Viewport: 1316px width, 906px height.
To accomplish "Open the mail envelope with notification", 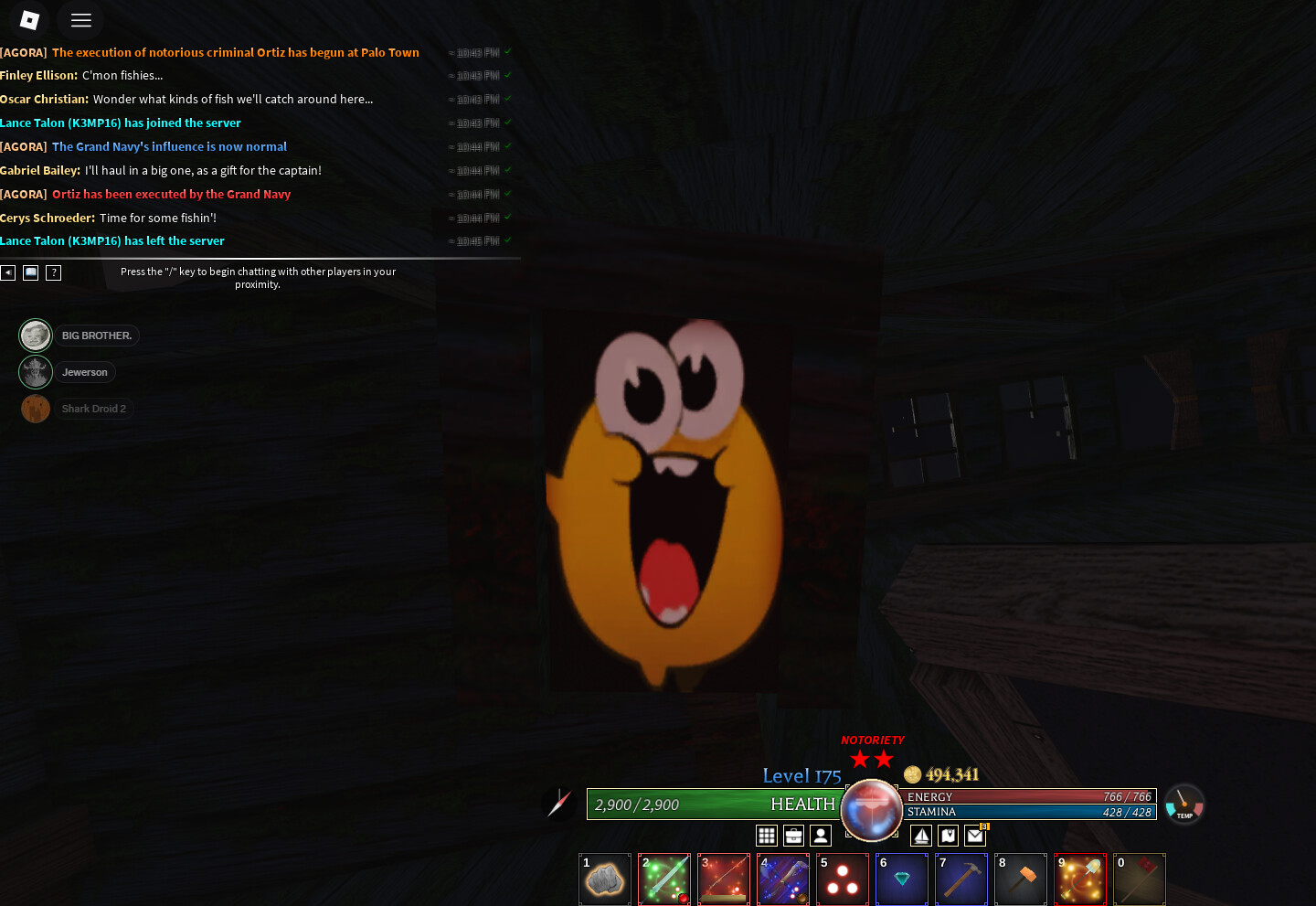I will [x=975, y=836].
